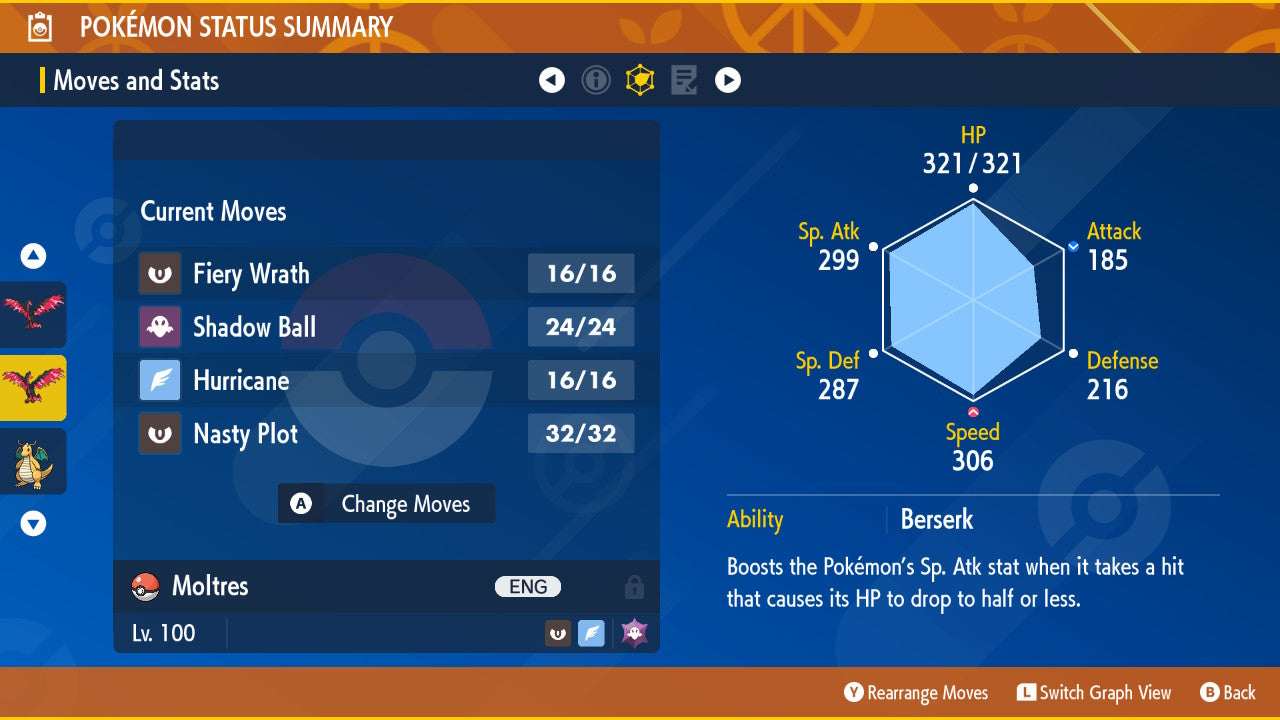Viewport: 1280px width, 720px height.
Task: Switch to the moves and stats hexagon tab
Action: point(640,80)
